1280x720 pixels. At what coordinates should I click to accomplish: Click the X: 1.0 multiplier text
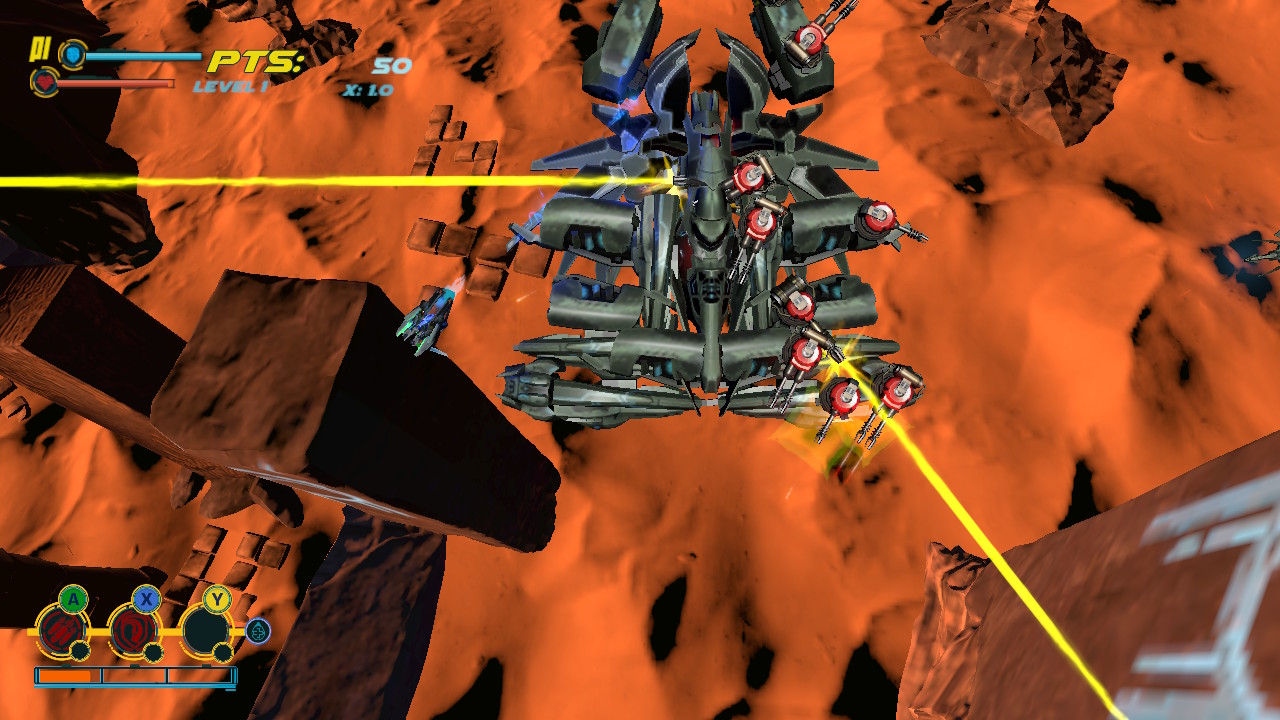pos(369,89)
